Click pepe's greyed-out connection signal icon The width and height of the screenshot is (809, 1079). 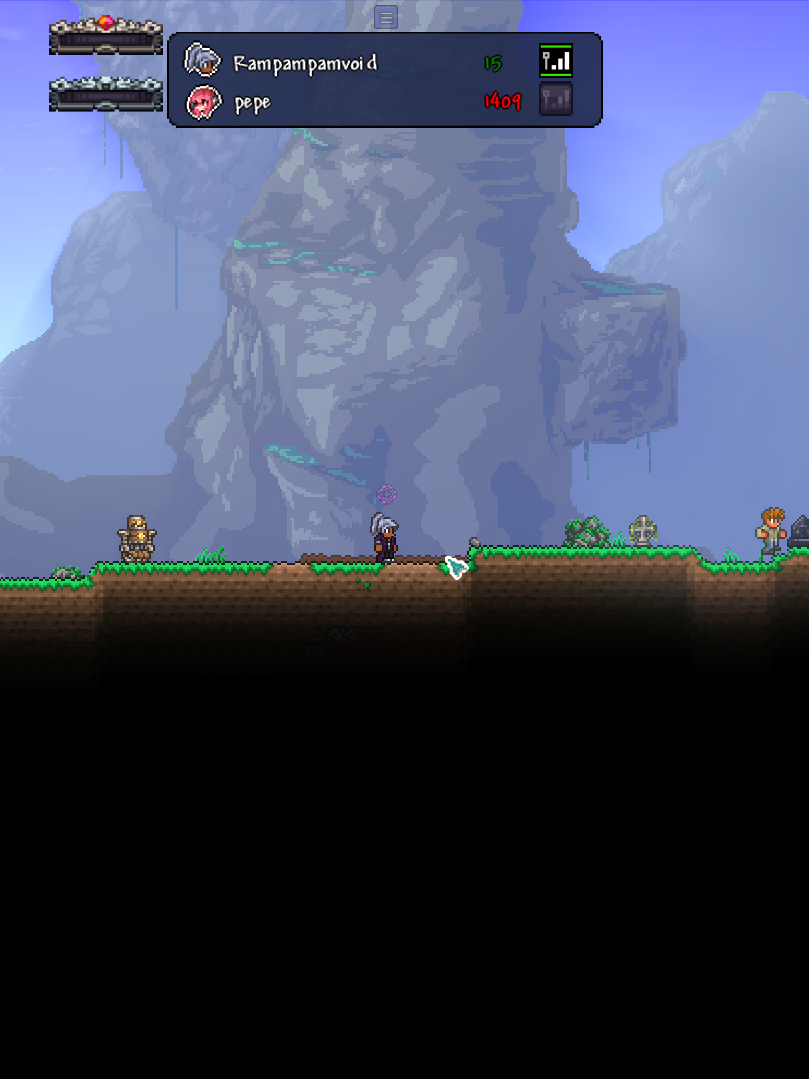click(x=556, y=100)
